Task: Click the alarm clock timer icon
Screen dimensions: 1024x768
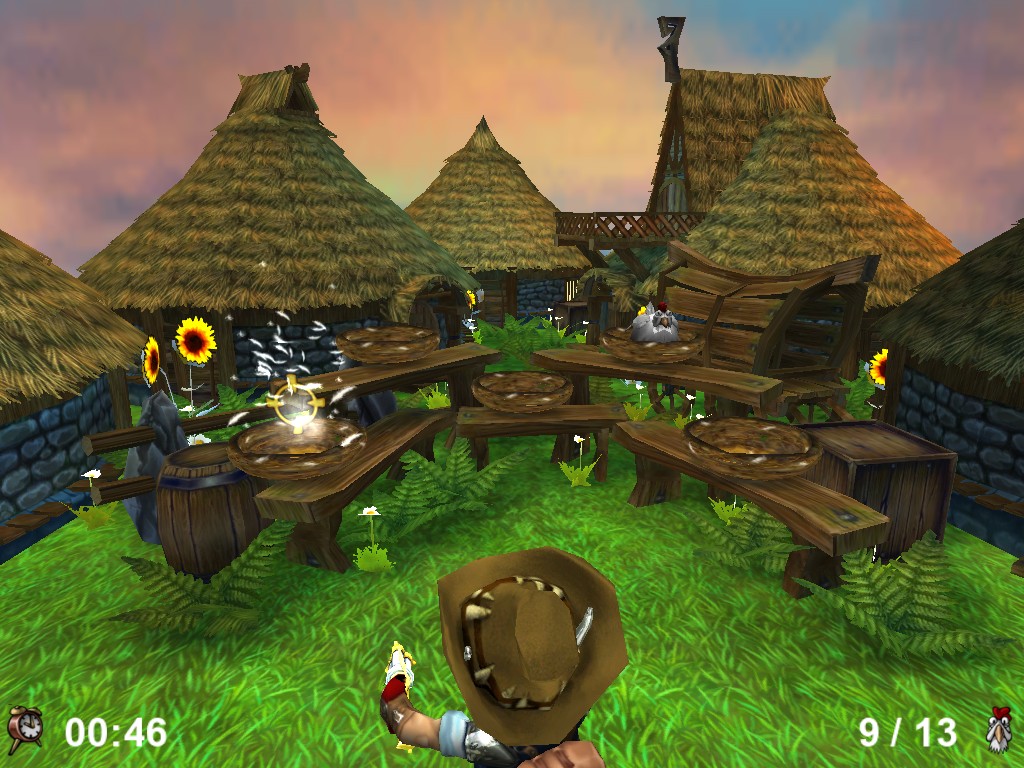Action: [x=25, y=730]
